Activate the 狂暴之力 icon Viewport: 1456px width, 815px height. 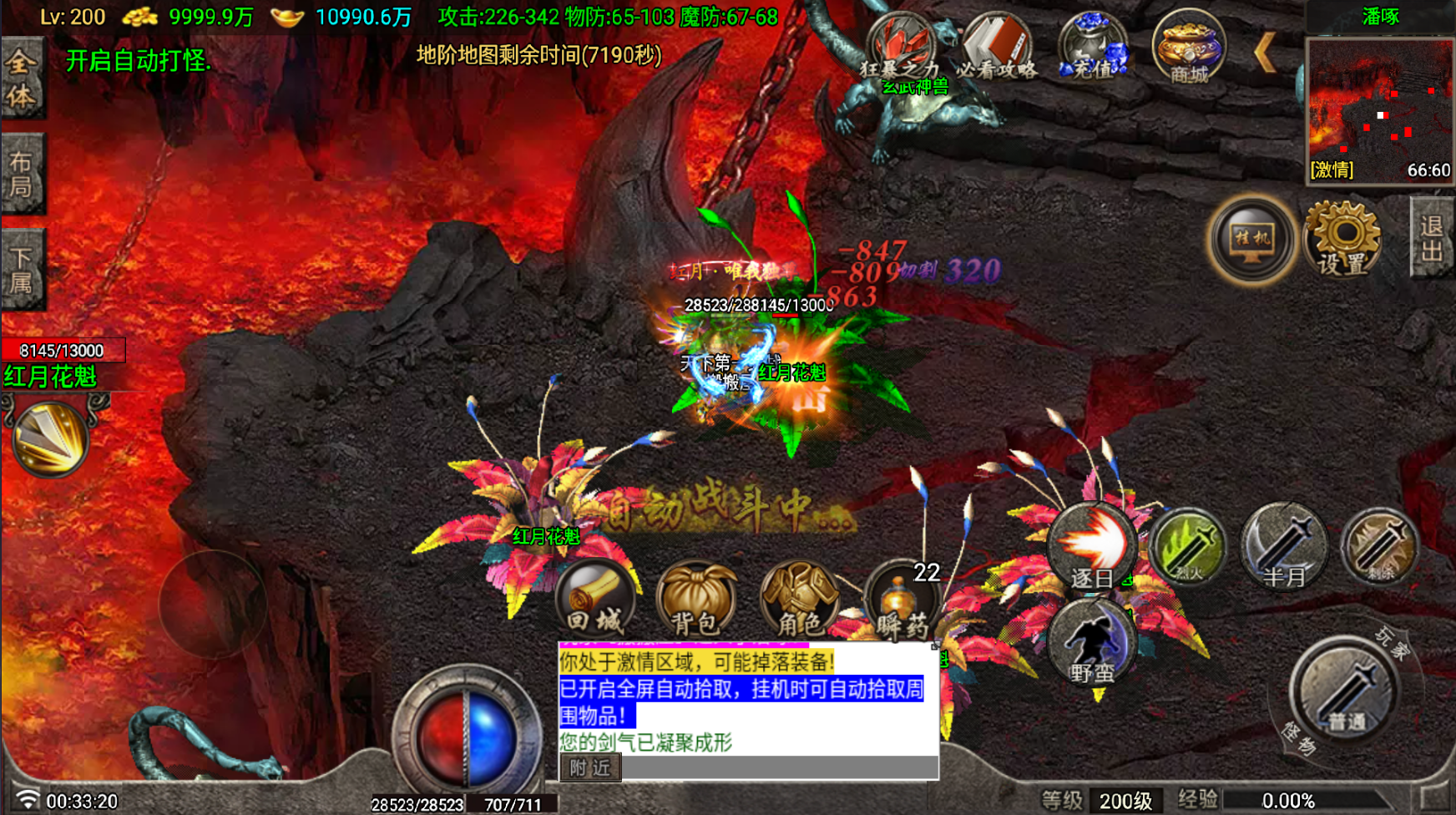[x=899, y=48]
